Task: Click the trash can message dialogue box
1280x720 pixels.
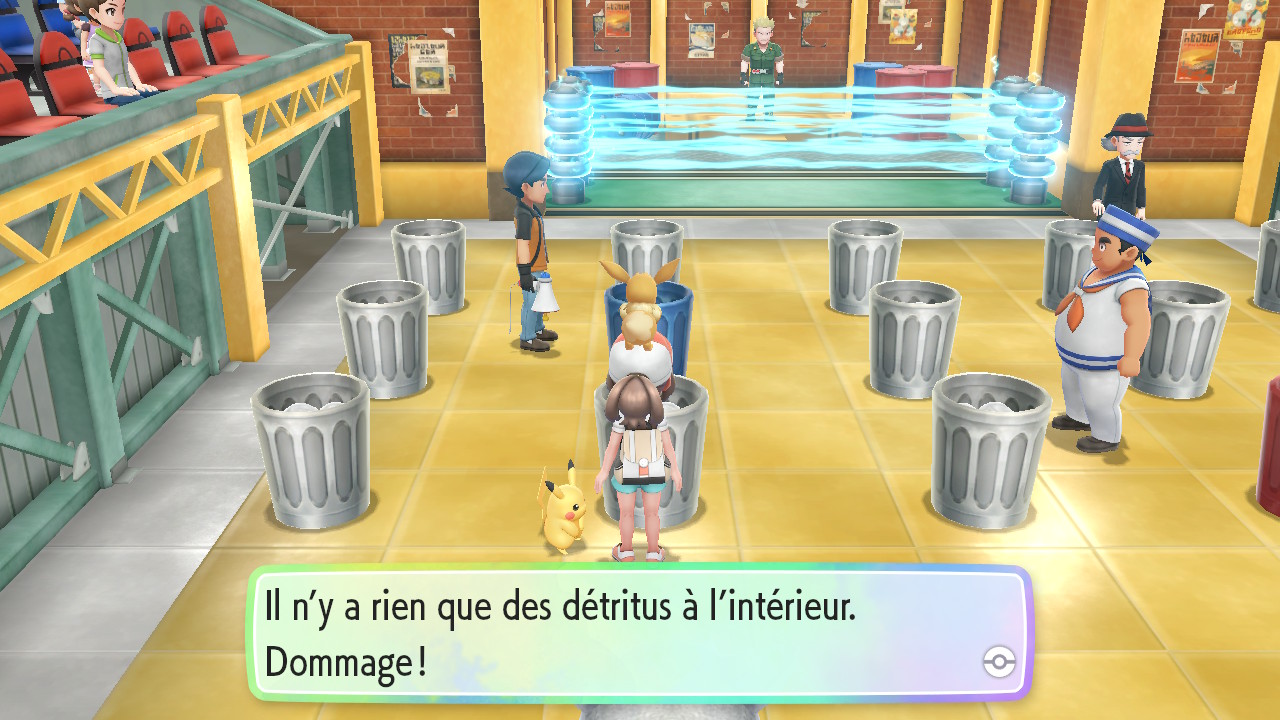Action: (638, 633)
